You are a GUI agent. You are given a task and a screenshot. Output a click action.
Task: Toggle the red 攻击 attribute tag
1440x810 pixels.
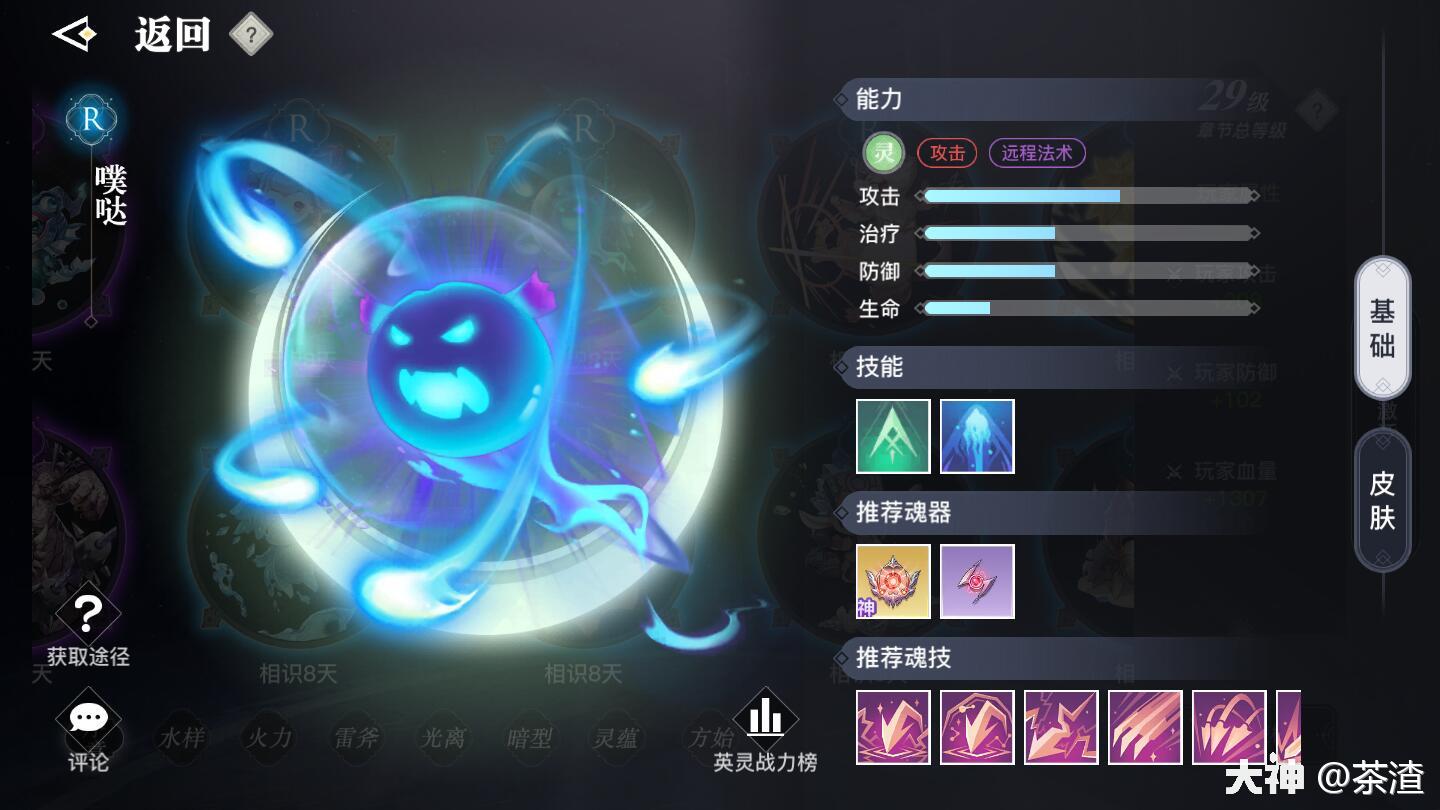click(x=946, y=153)
